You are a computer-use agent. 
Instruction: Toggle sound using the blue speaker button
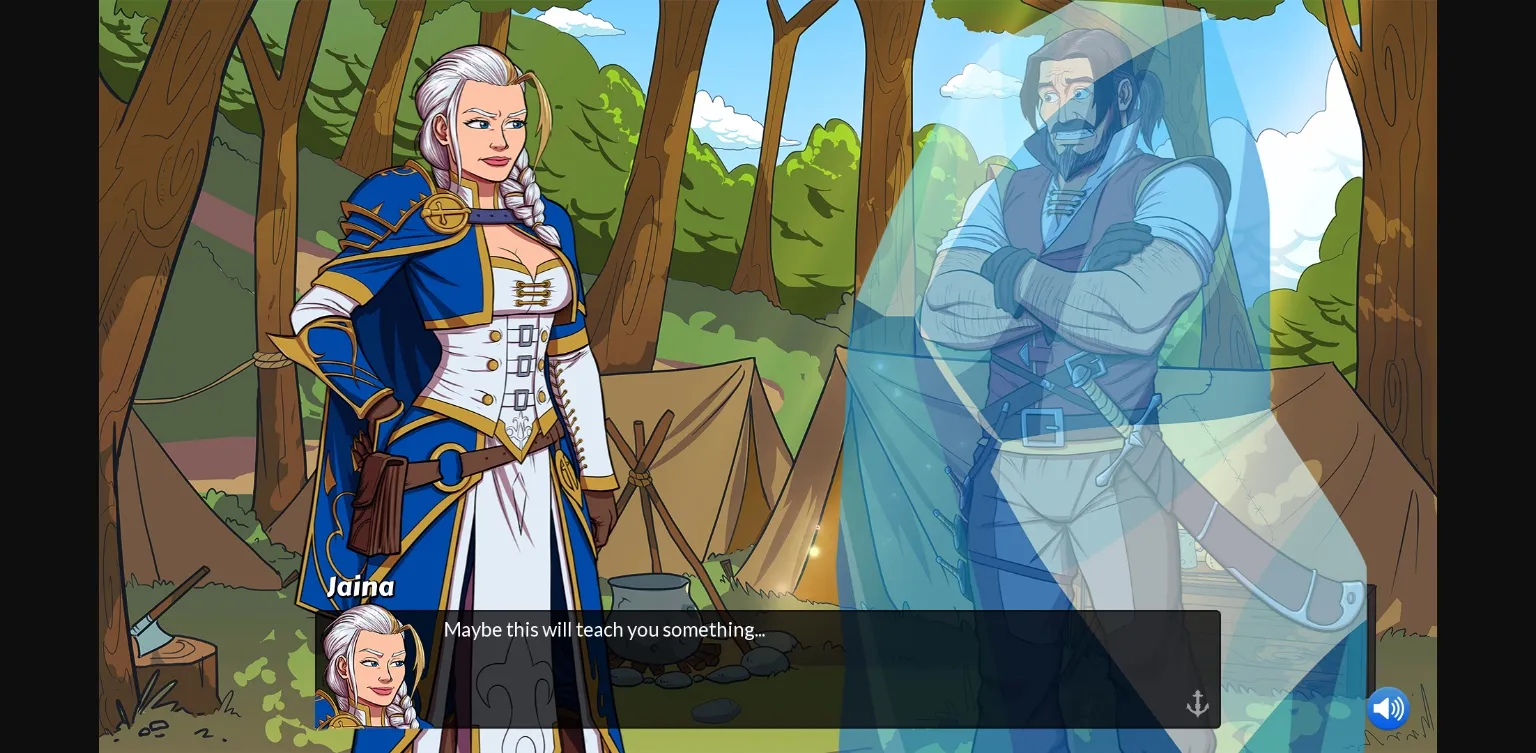coord(1388,708)
